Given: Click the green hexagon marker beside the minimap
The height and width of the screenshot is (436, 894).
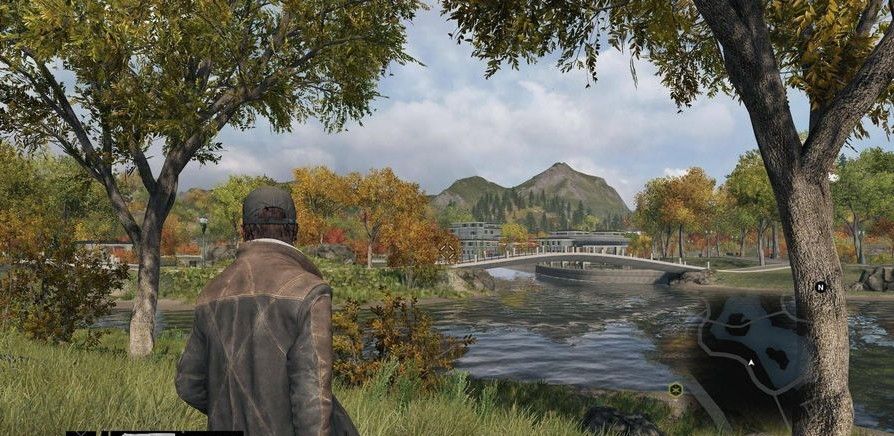Looking at the screenshot, I should click(x=676, y=387).
